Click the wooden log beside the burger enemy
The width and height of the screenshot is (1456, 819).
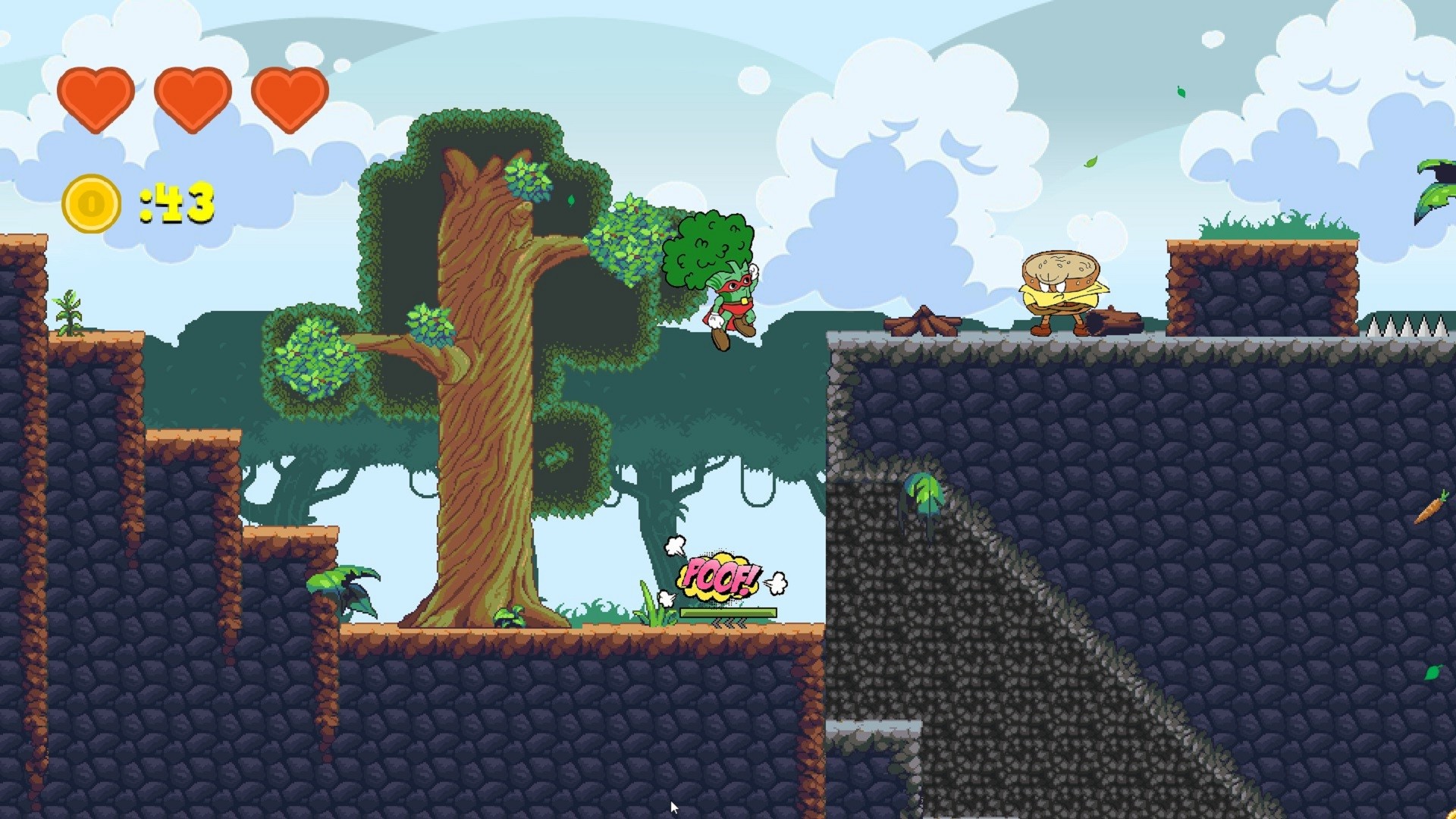click(1115, 320)
